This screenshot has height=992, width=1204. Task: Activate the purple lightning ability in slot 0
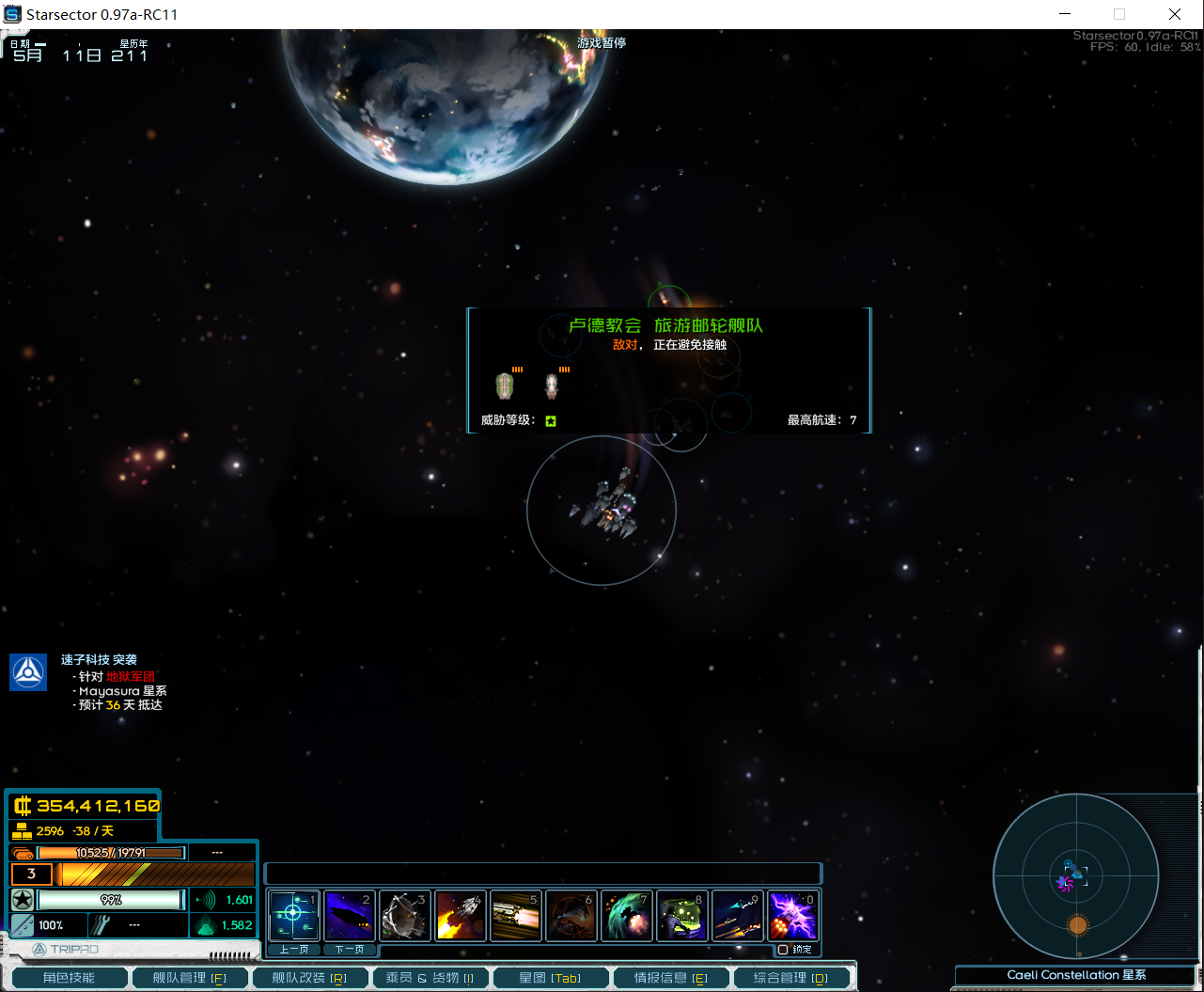[792, 916]
